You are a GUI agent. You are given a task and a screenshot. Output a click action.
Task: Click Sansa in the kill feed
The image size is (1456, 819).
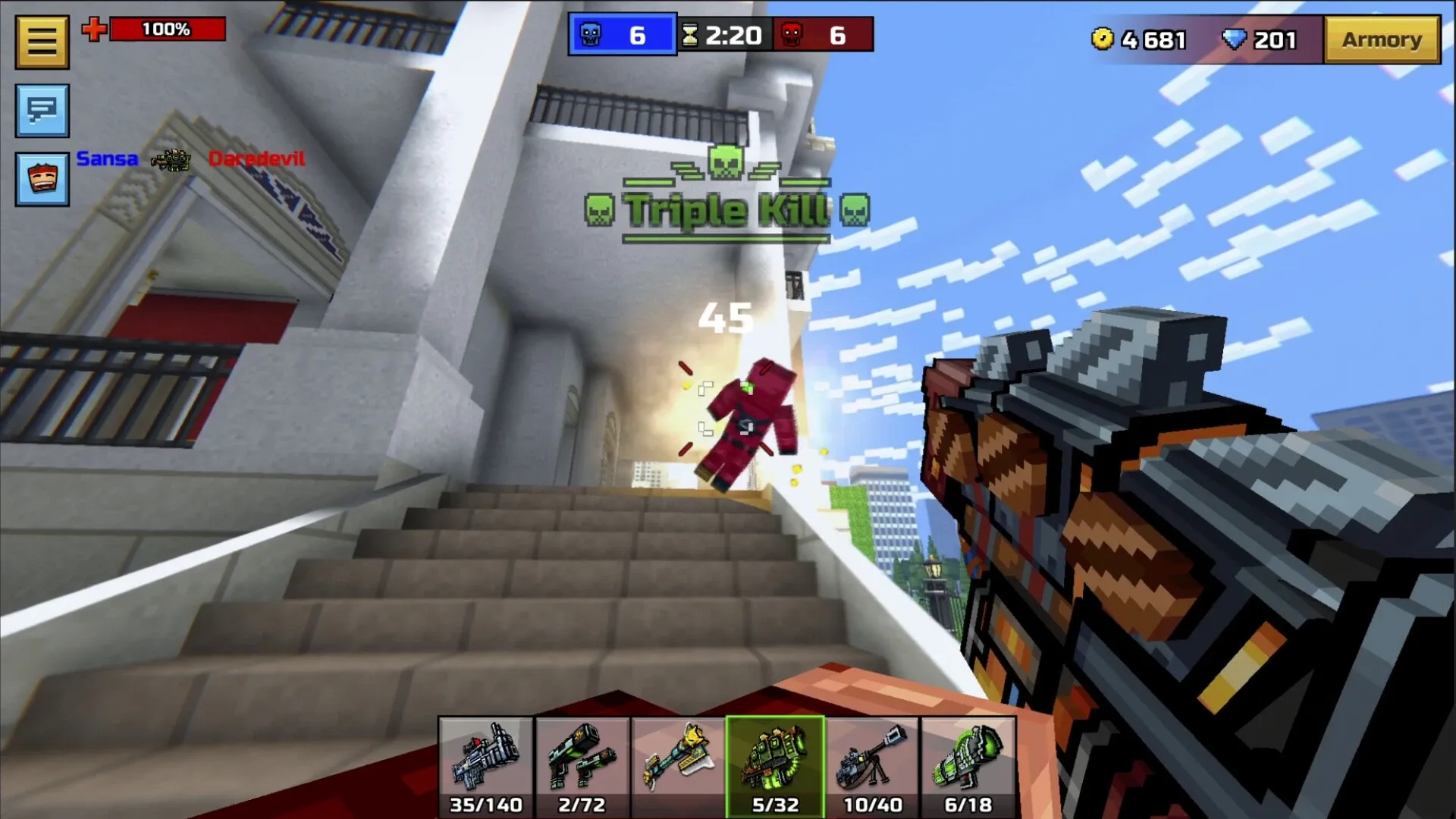(x=106, y=159)
